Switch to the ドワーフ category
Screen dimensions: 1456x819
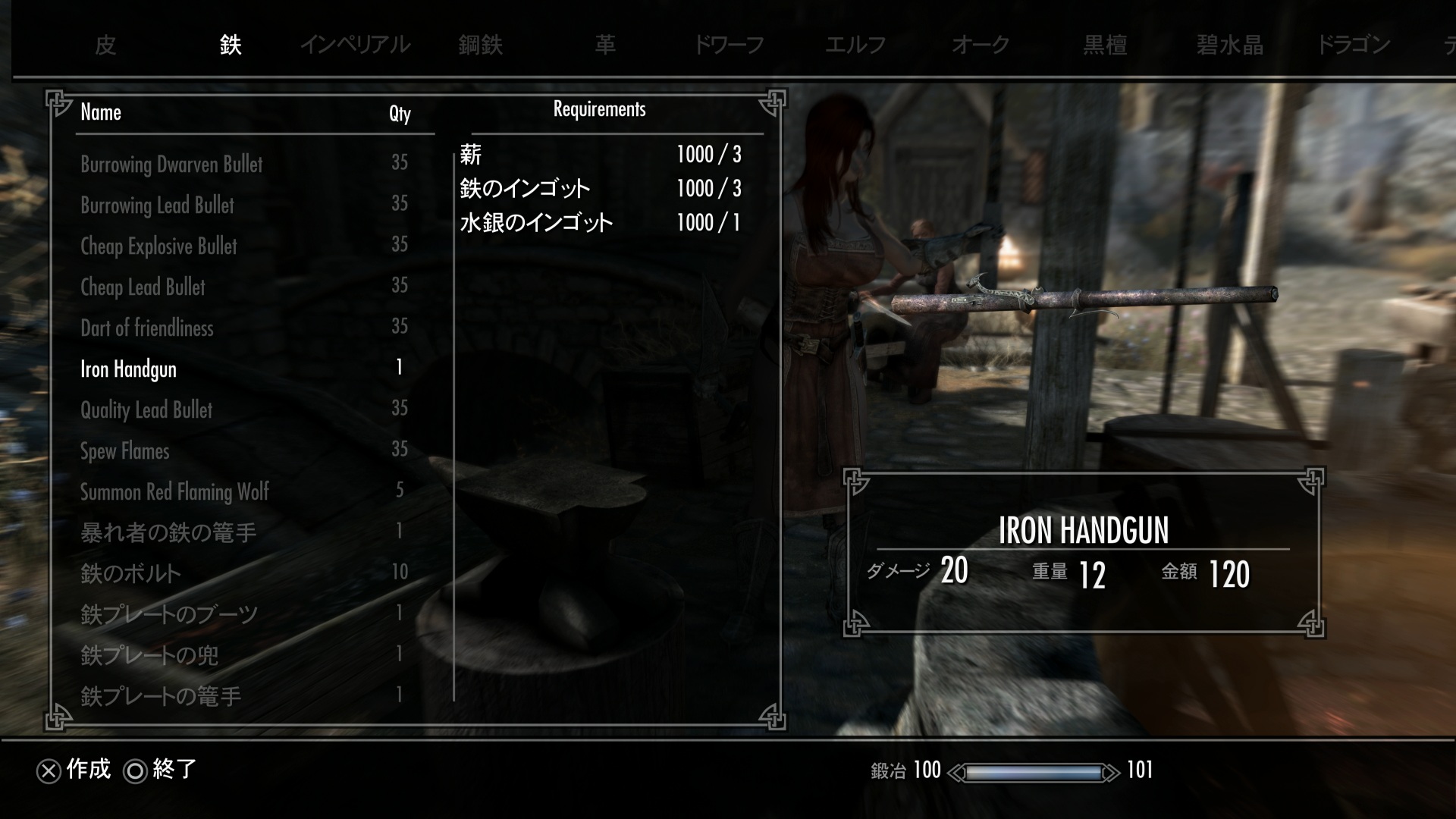(729, 45)
